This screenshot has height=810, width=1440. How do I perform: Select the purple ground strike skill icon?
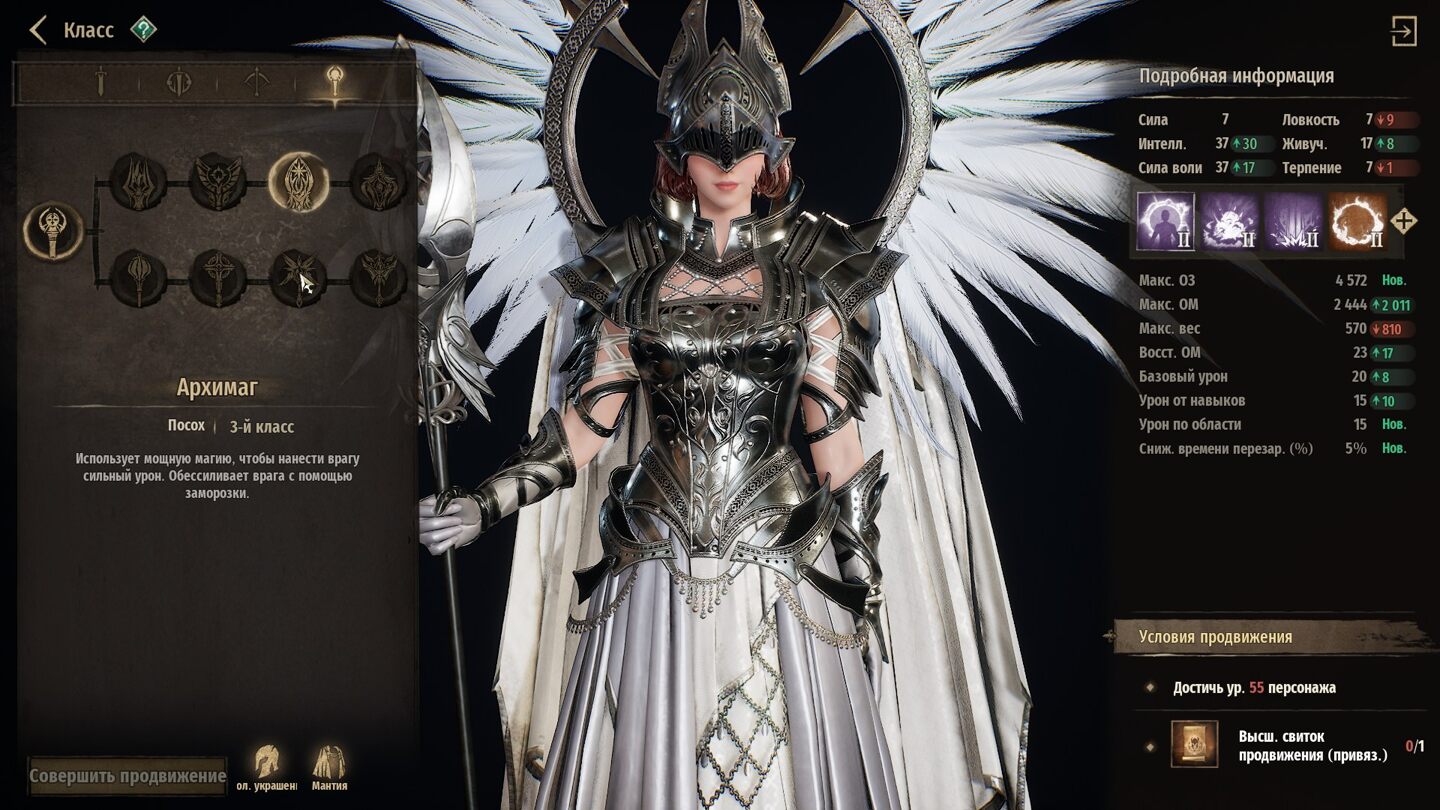coord(1293,221)
